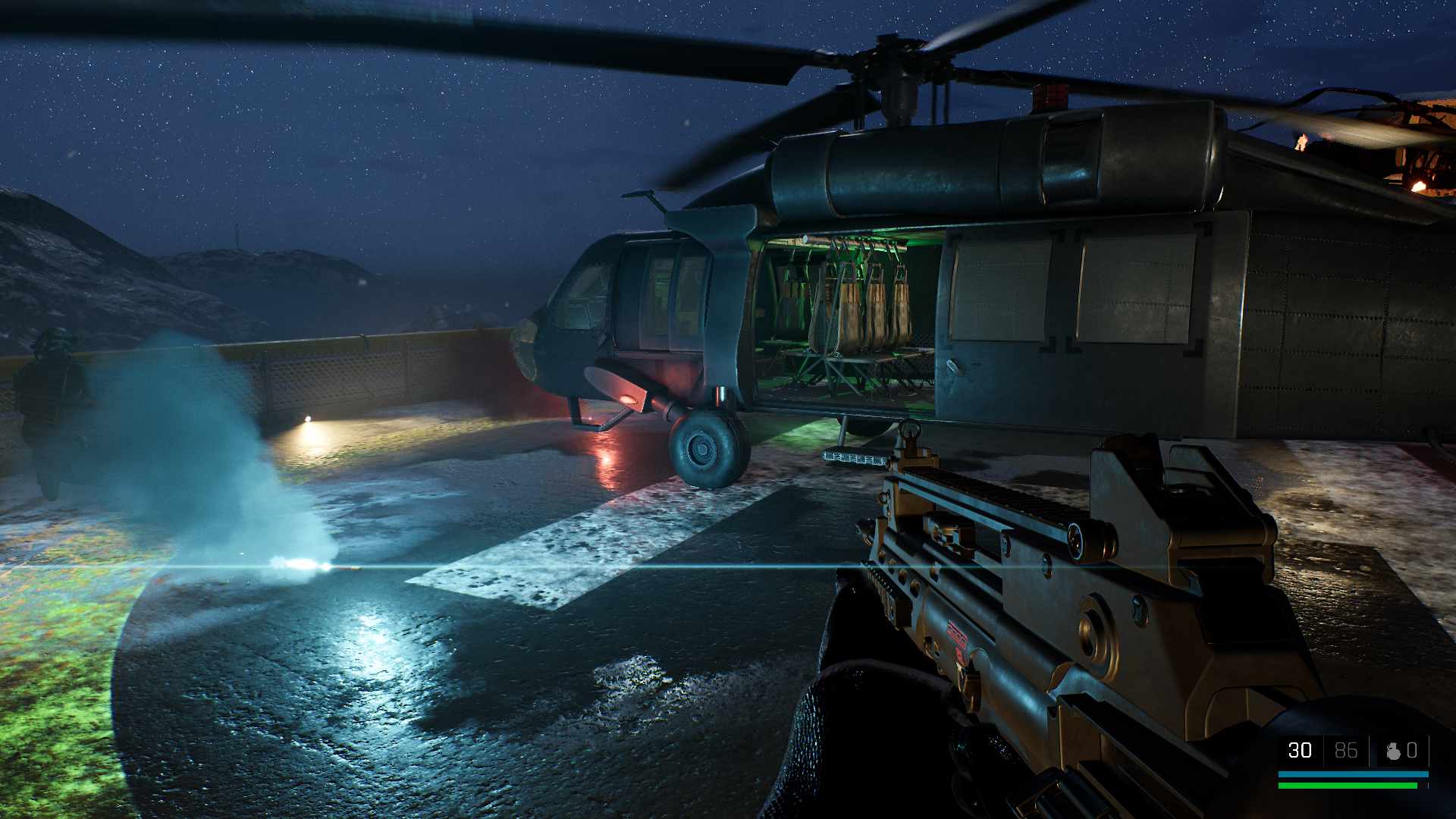Select the grenade icon beside the ammo count
Image resolution: width=1456 pixels, height=819 pixels.
(x=1392, y=751)
